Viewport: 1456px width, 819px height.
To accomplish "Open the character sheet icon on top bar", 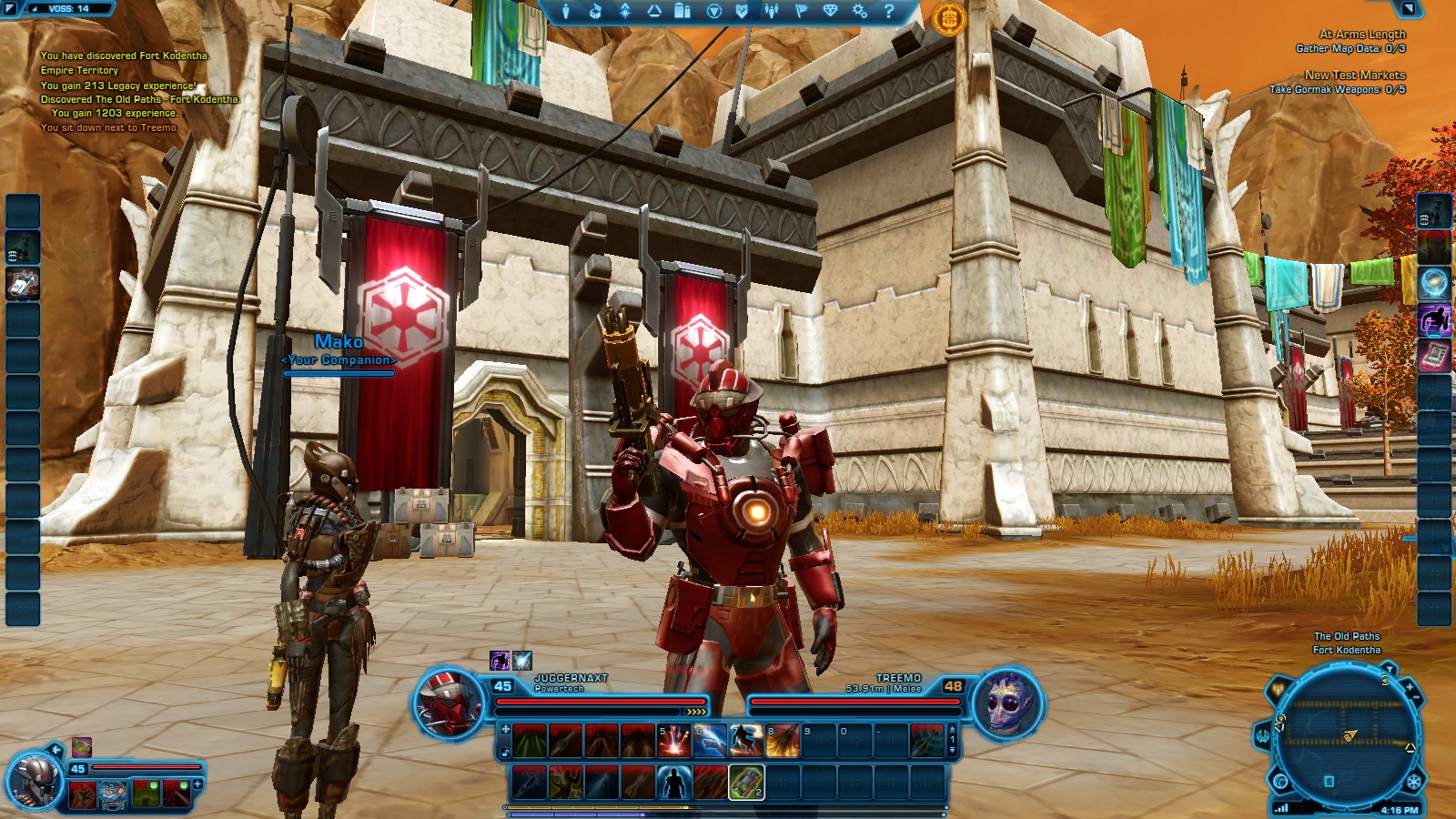I will (x=567, y=12).
